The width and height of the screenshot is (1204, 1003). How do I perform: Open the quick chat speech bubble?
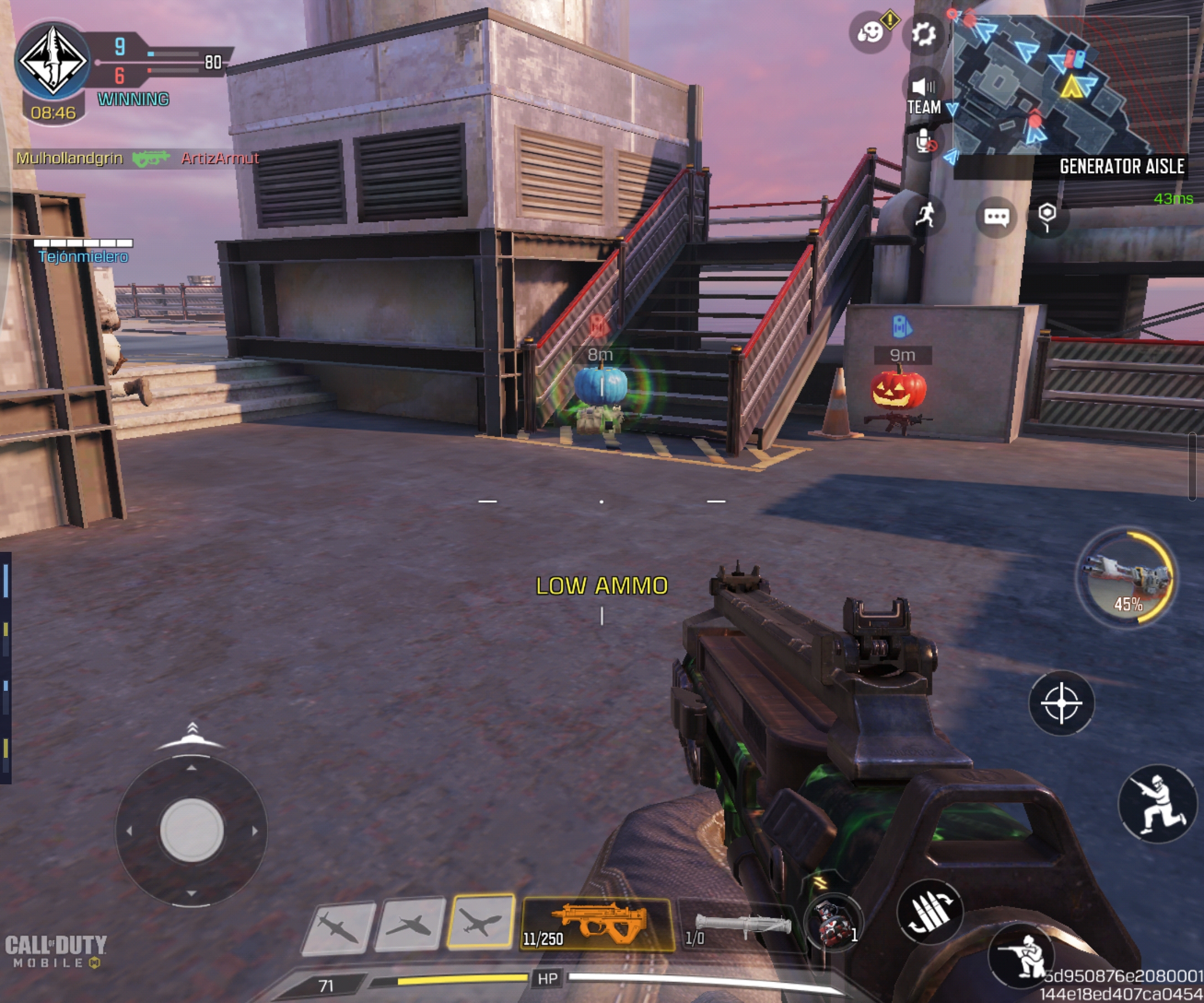coord(996,217)
